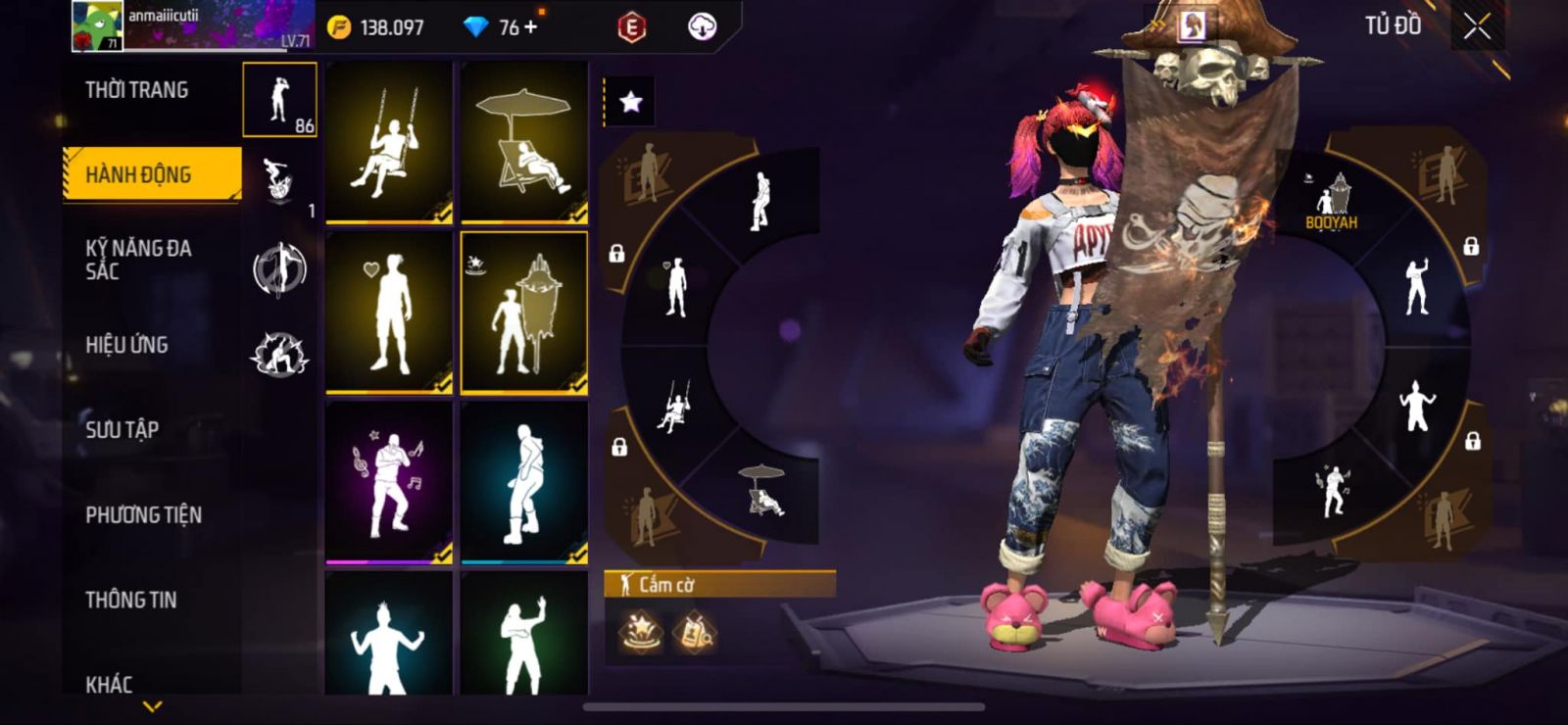Open the cloud download icon

pos(702,27)
